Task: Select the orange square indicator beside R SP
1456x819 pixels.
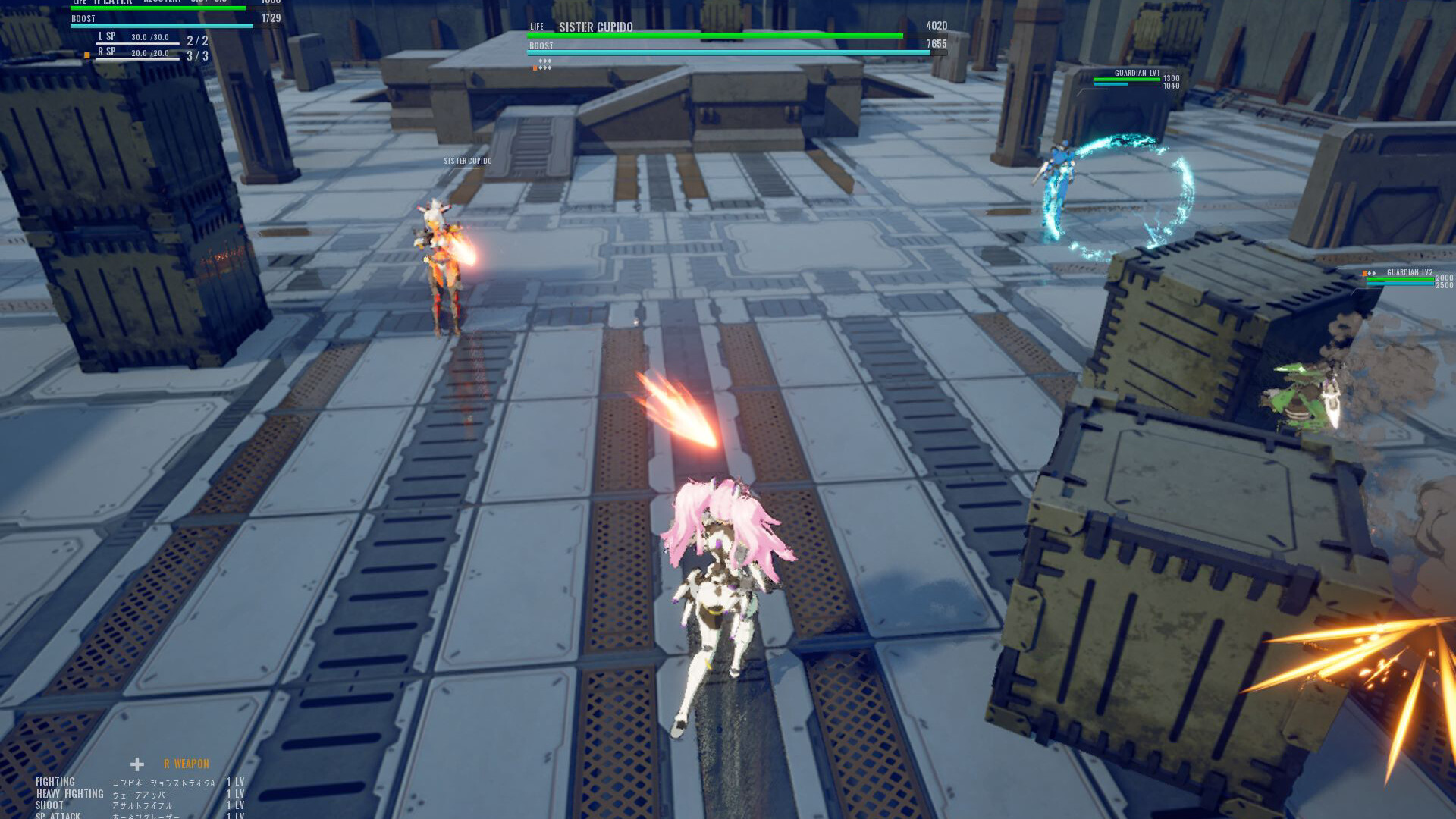Action: click(x=87, y=55)
